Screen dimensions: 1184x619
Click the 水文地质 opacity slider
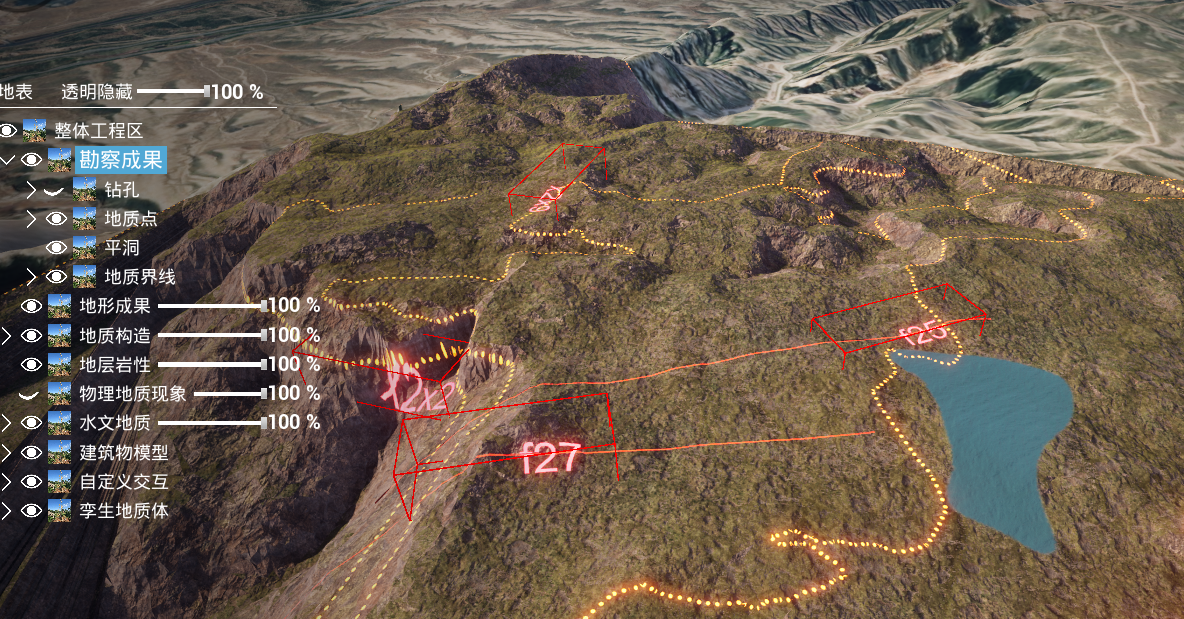[210, 423]
